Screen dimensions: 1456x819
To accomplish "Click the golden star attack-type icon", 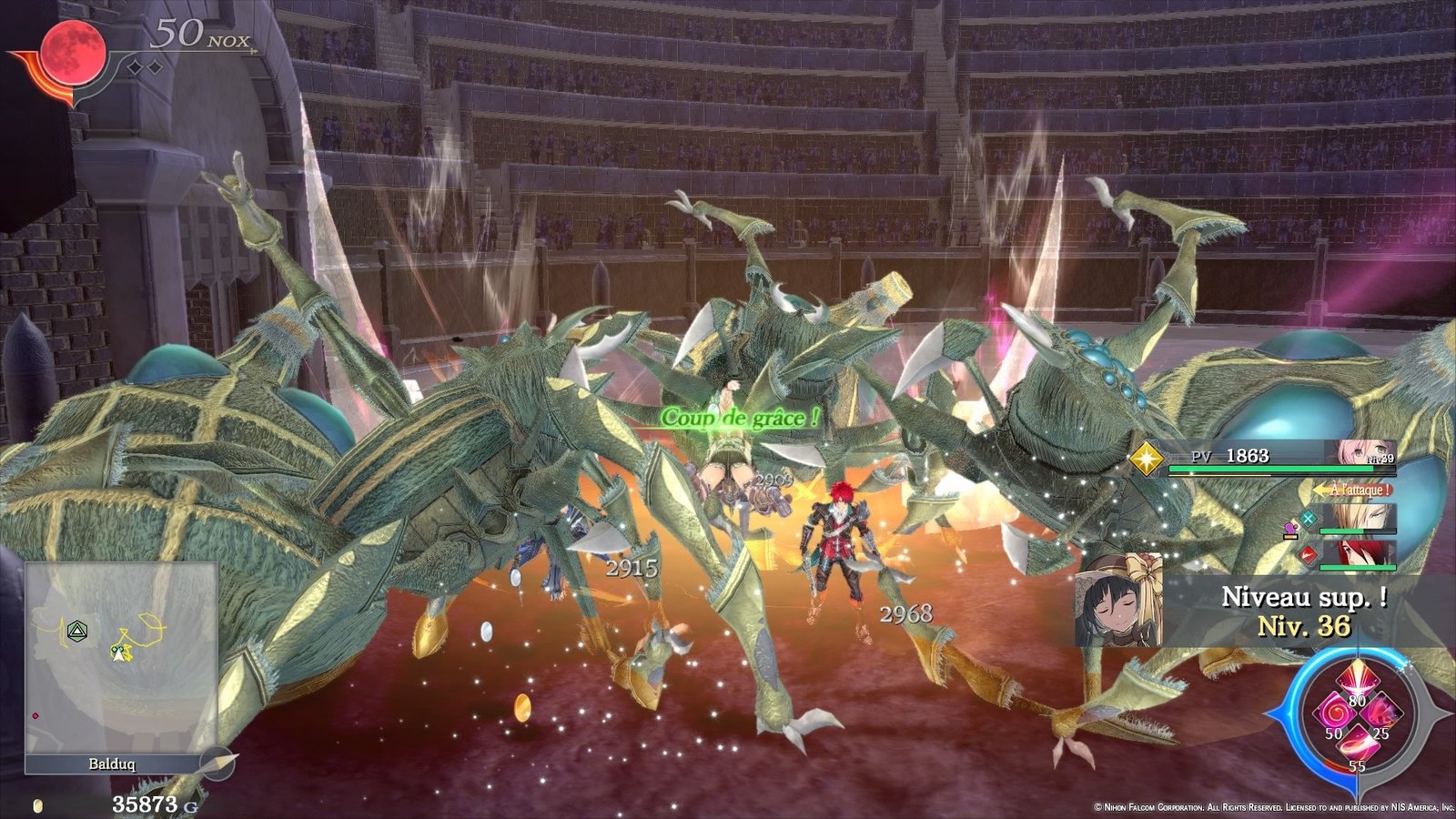I will [1146, 458].
